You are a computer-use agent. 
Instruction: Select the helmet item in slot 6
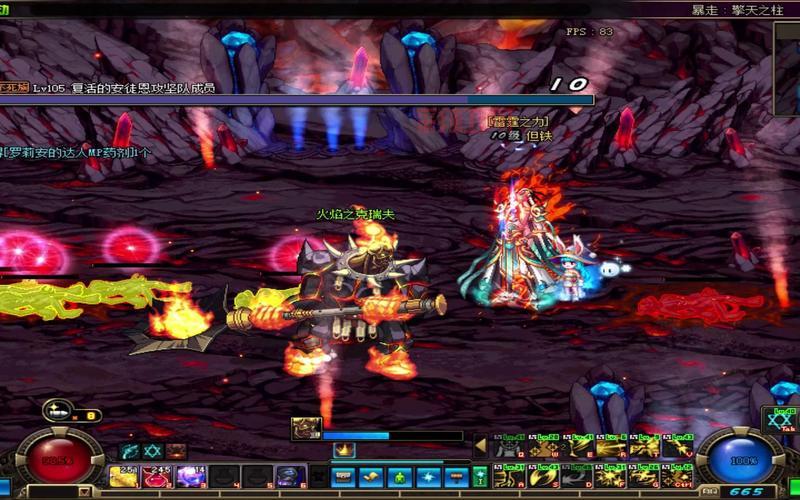click(291, 476)
